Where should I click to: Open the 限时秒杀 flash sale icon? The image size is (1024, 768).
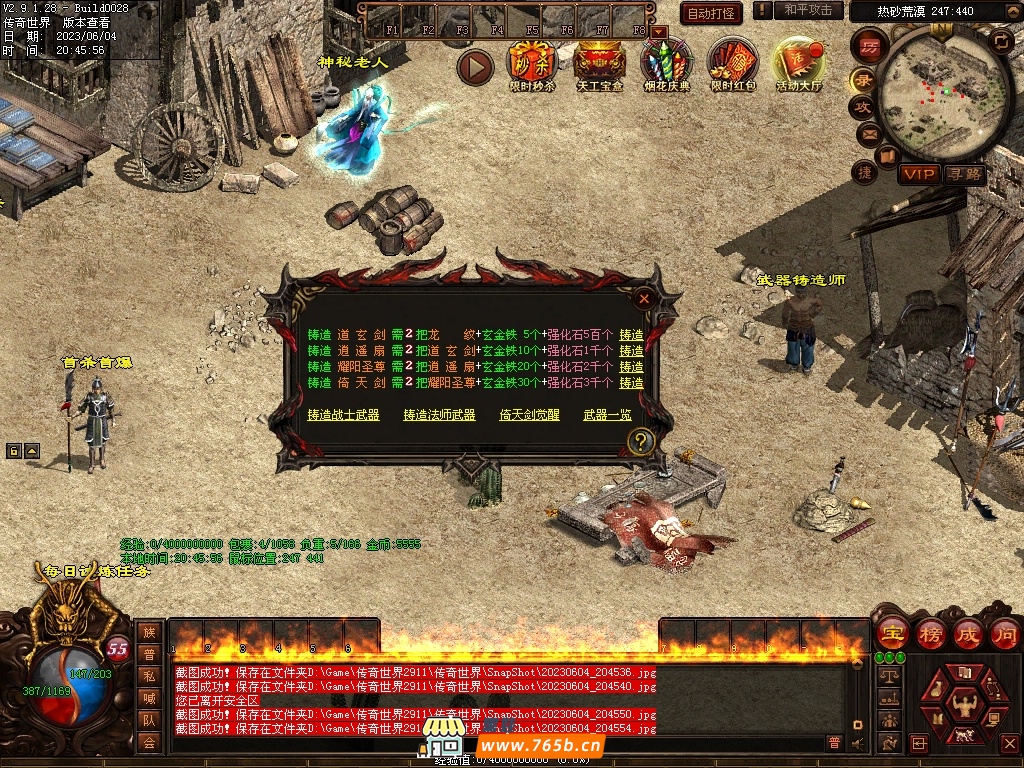coord(531,64)
